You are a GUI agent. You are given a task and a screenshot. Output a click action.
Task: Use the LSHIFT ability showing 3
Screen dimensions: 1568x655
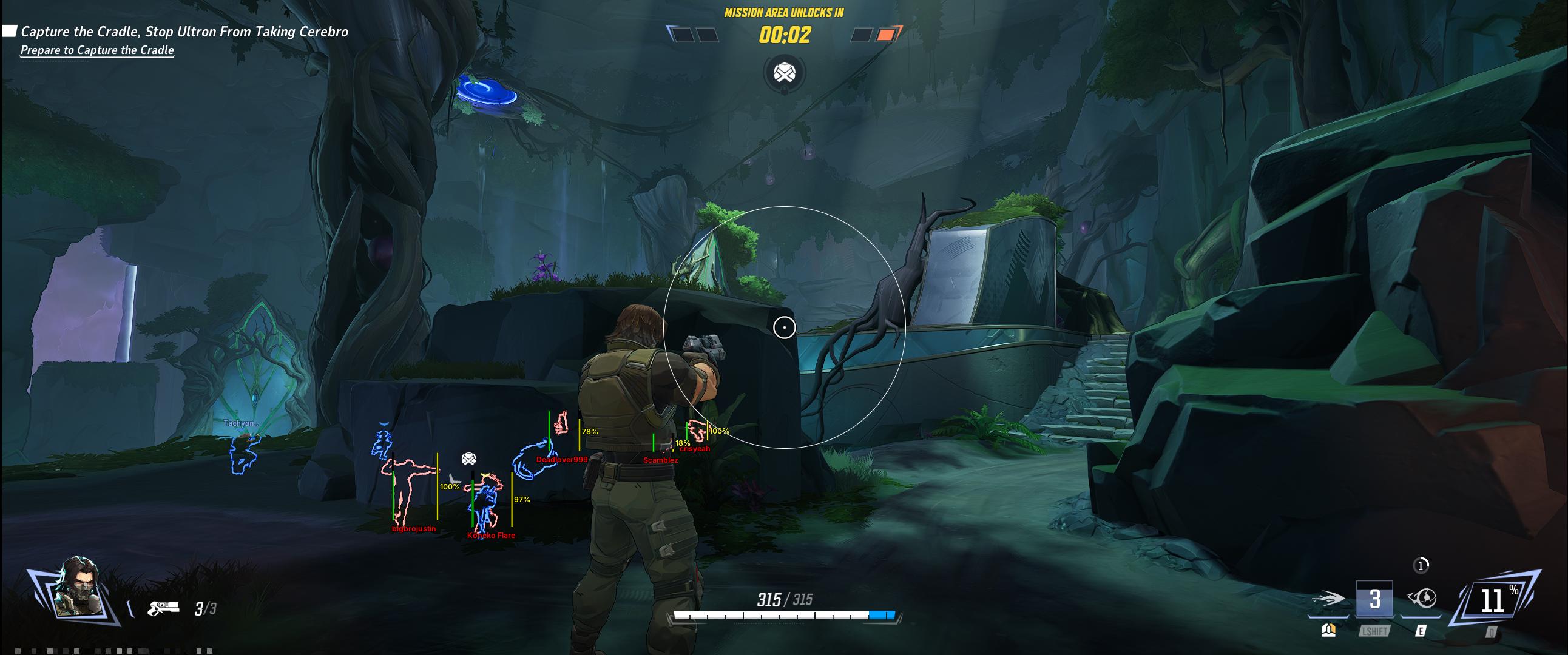(x=1374, y=600)
